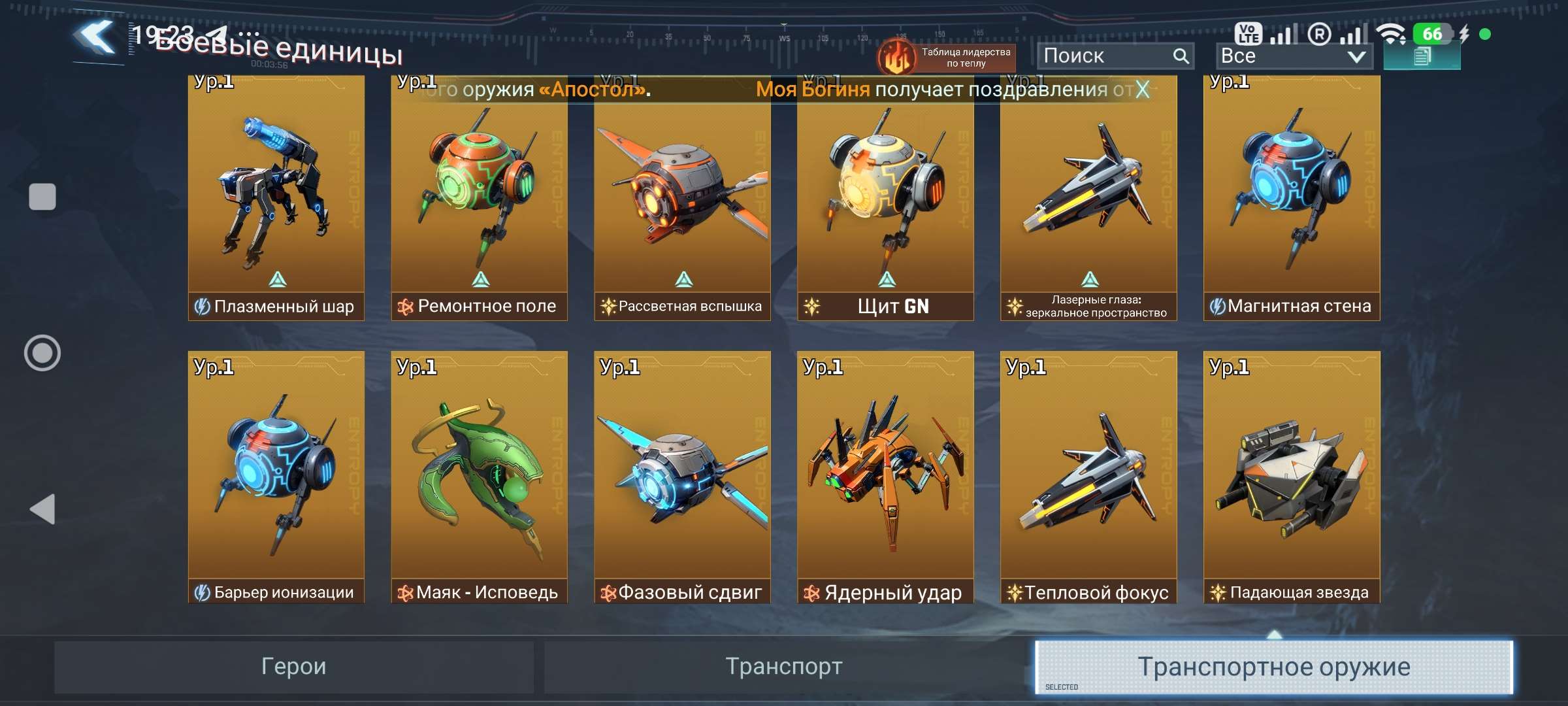Screen dimensions: 1568x706
Task: Switch to the Герои tab
Action: pos(295,666)
